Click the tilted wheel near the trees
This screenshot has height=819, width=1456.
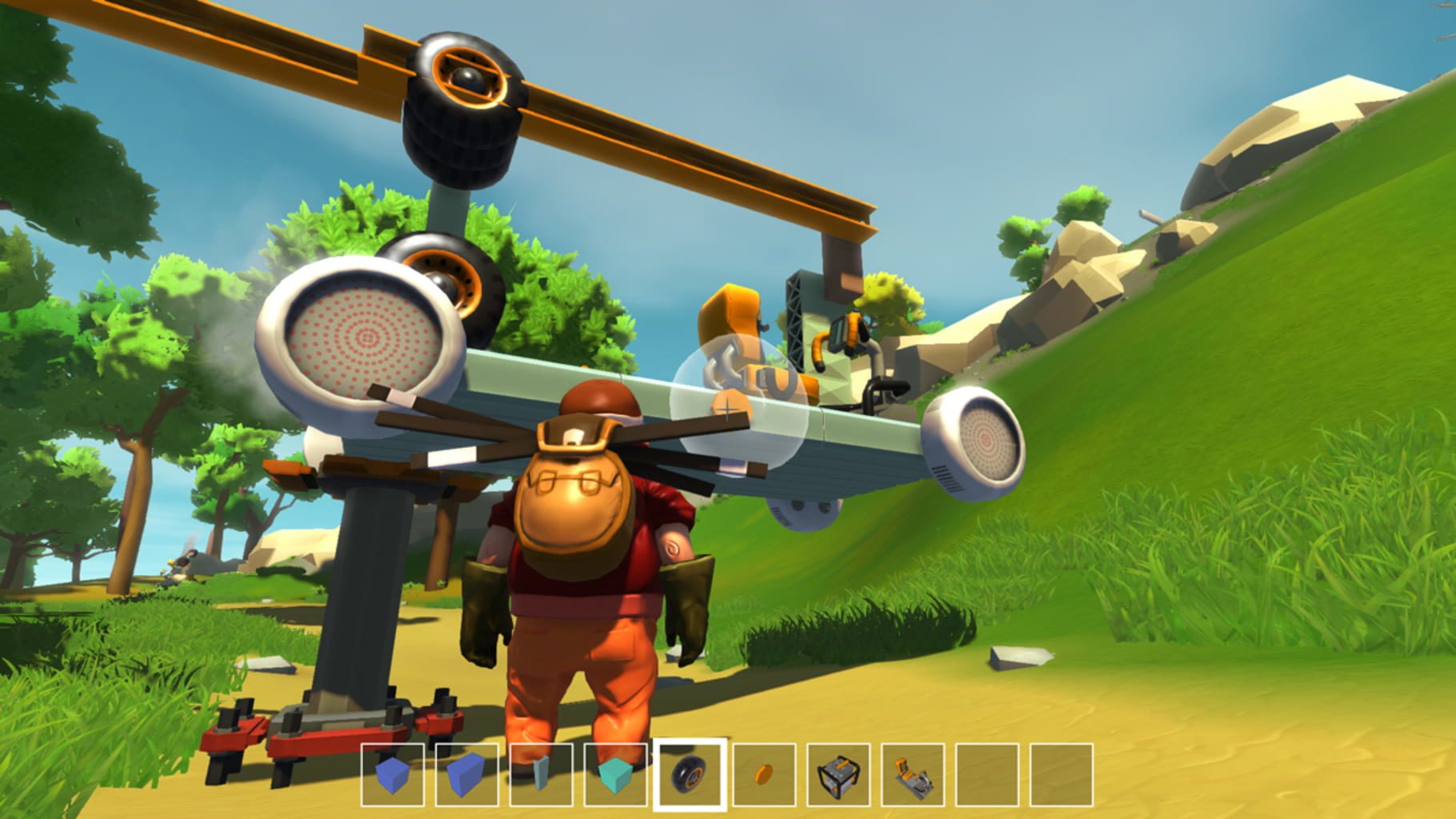(x=444, y=280)
